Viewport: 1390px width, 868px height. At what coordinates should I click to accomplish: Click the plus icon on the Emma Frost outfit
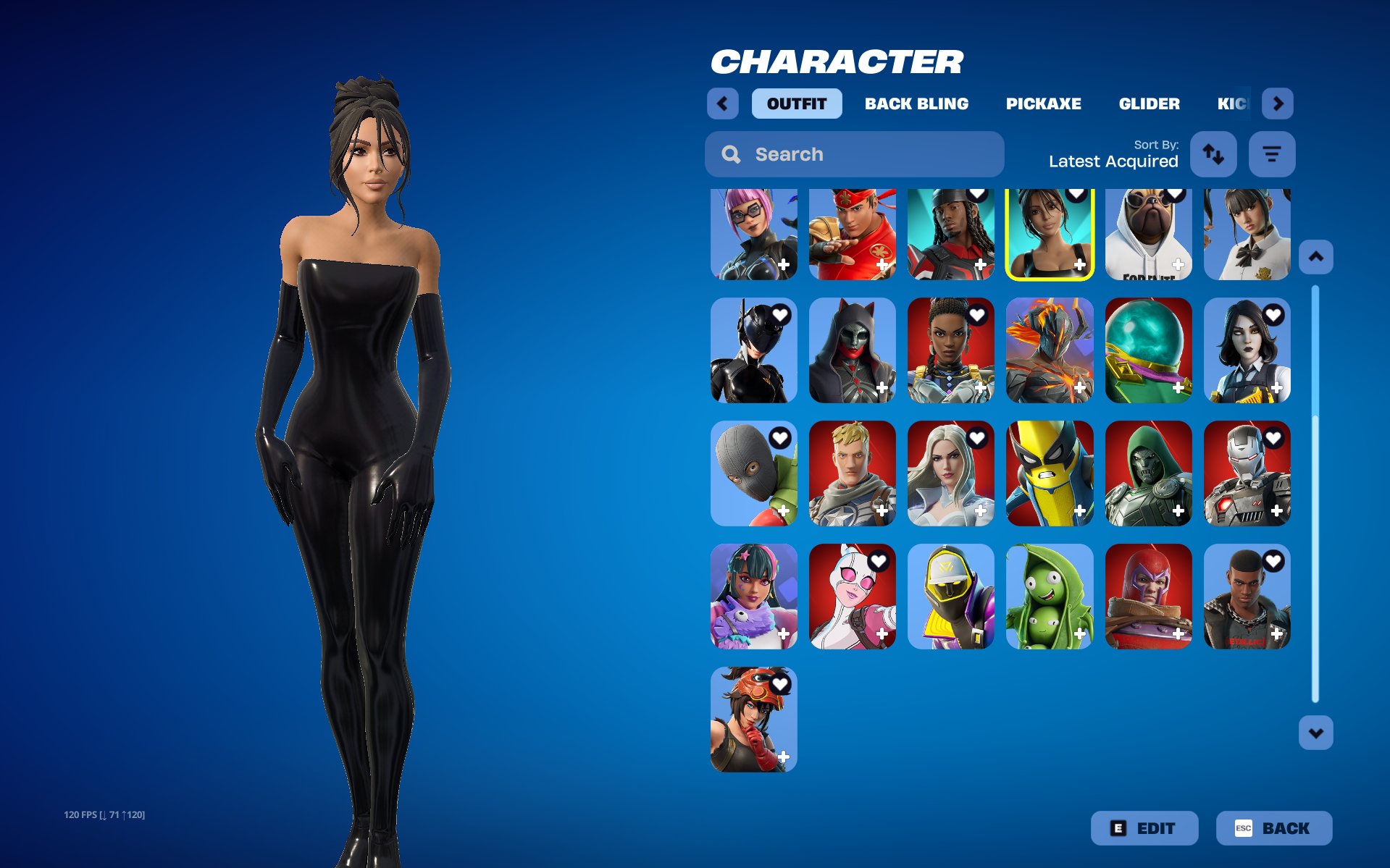pos(981,512)
